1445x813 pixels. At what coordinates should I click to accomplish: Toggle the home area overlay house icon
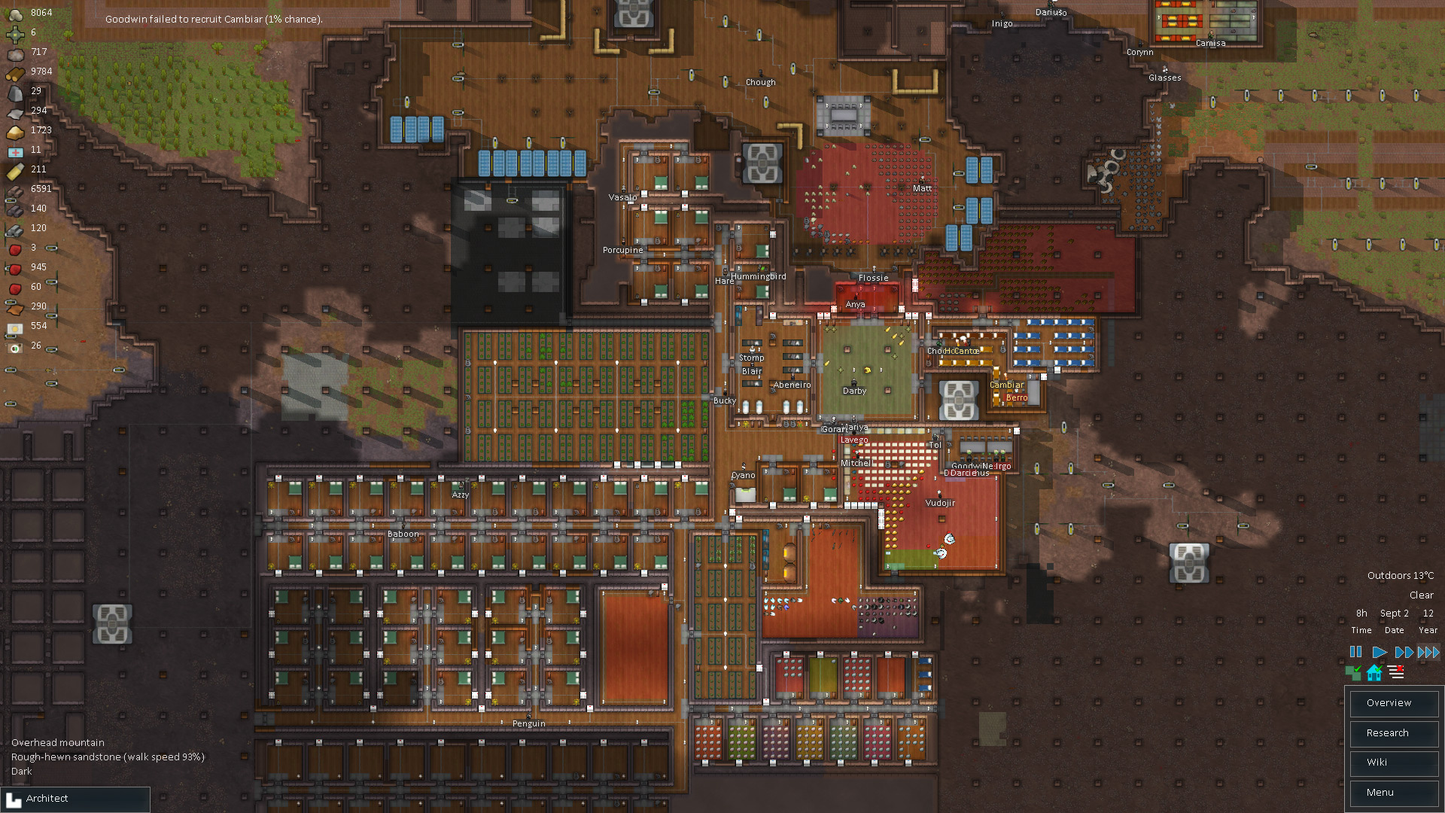tap(1374, 672)
